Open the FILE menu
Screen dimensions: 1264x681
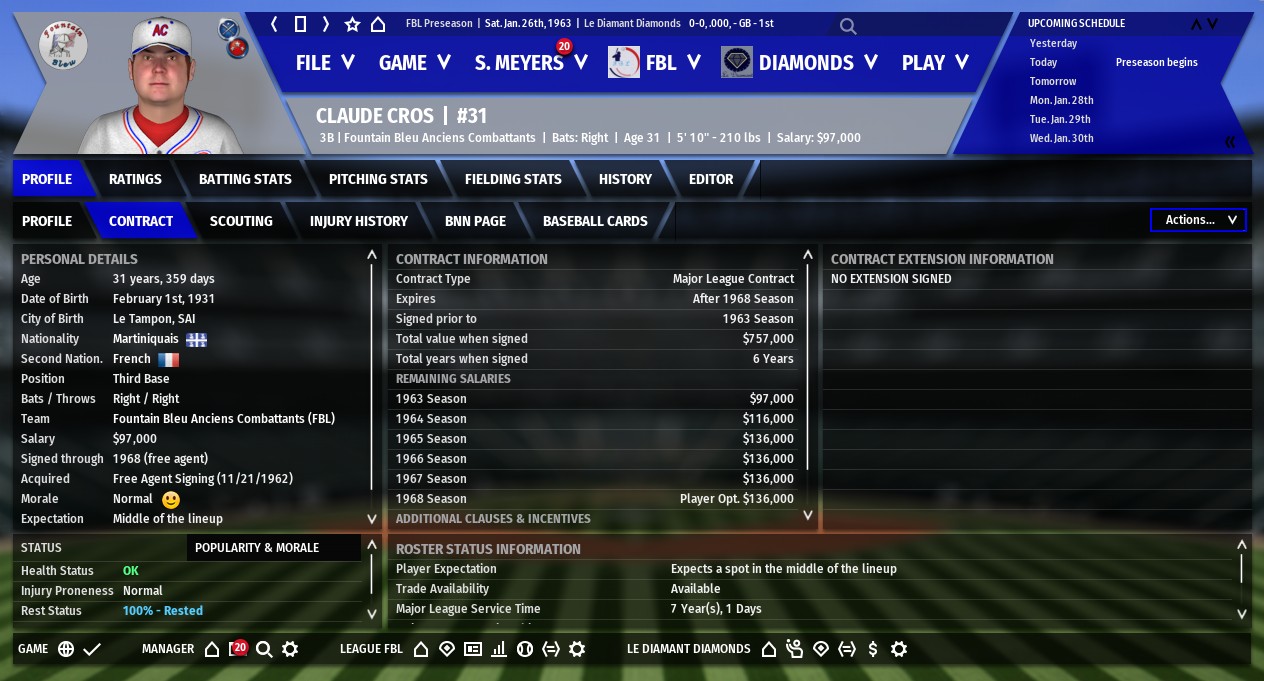[325, 63]
